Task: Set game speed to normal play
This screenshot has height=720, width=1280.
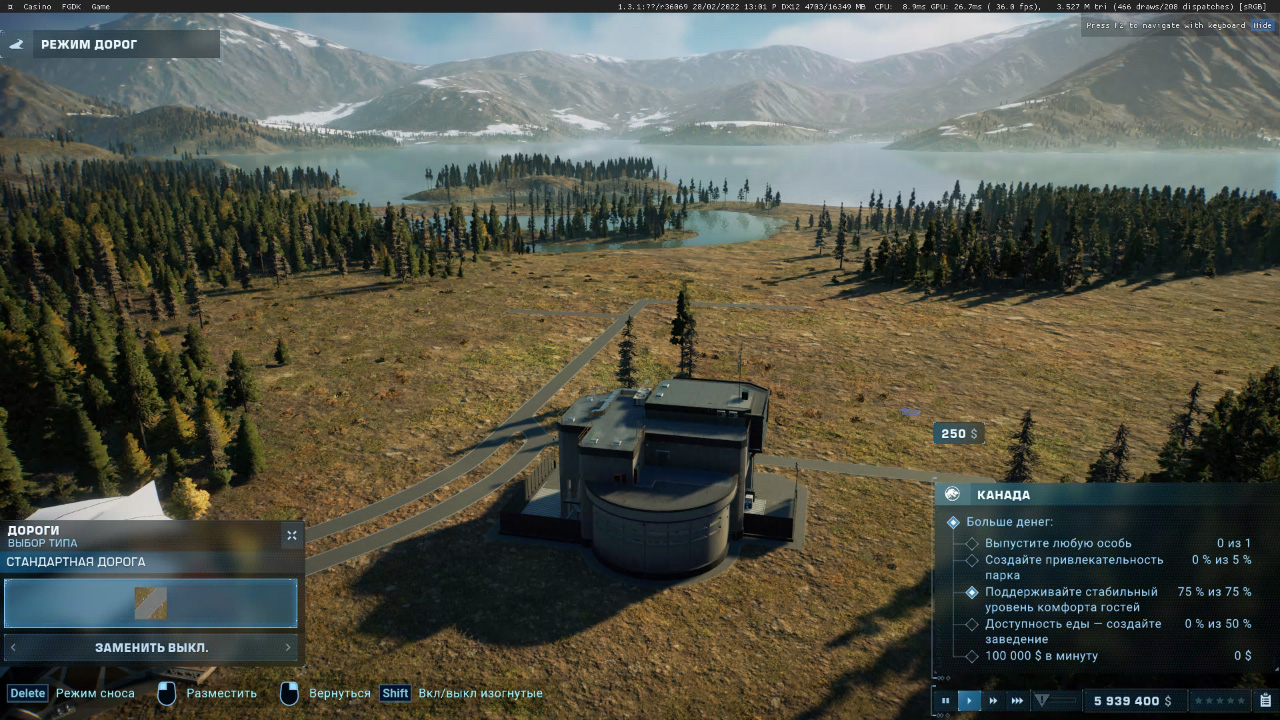Action: pos(969,701)
